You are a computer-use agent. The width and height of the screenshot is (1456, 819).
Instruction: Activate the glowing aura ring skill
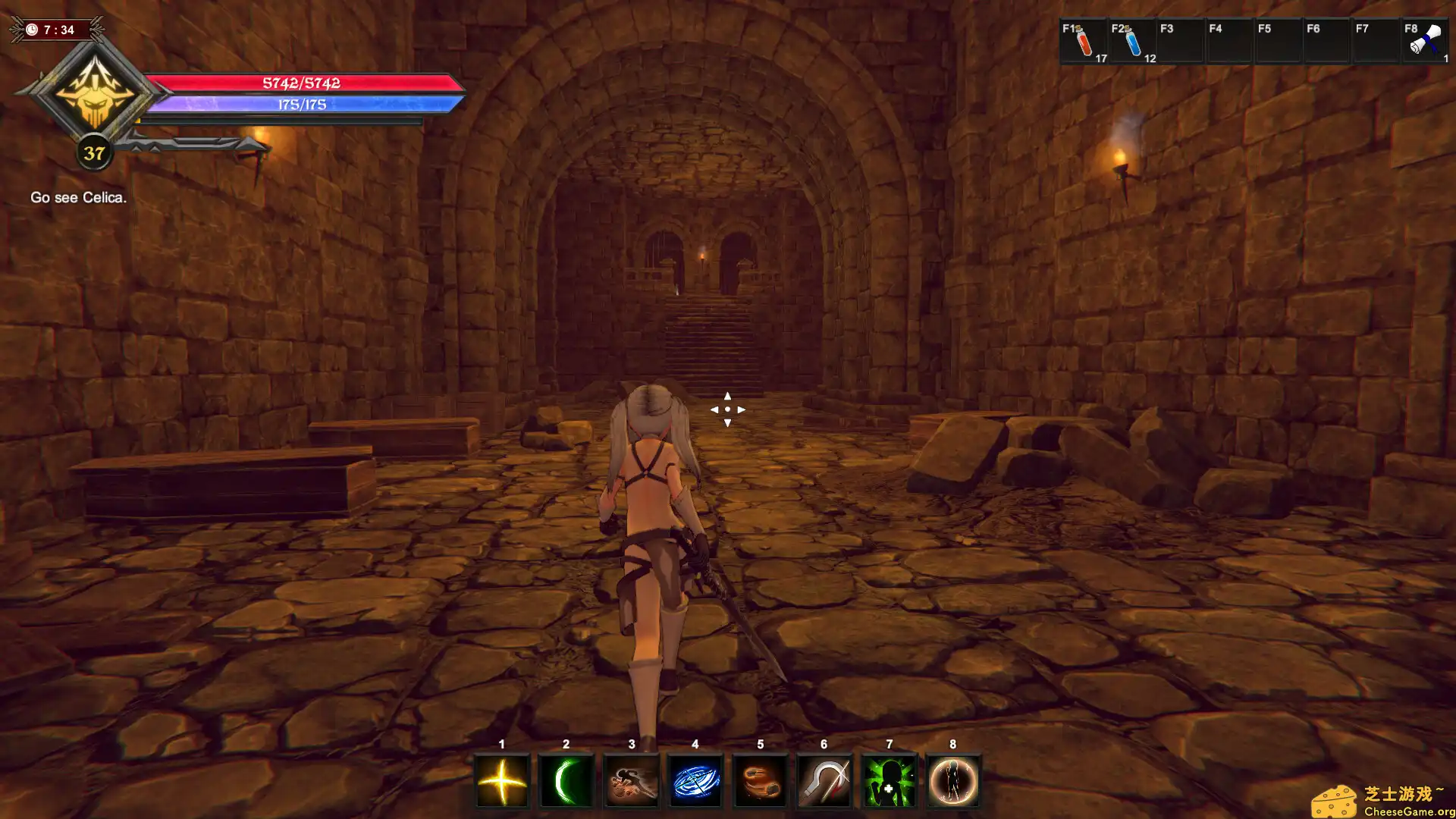(x=953, y=781)
